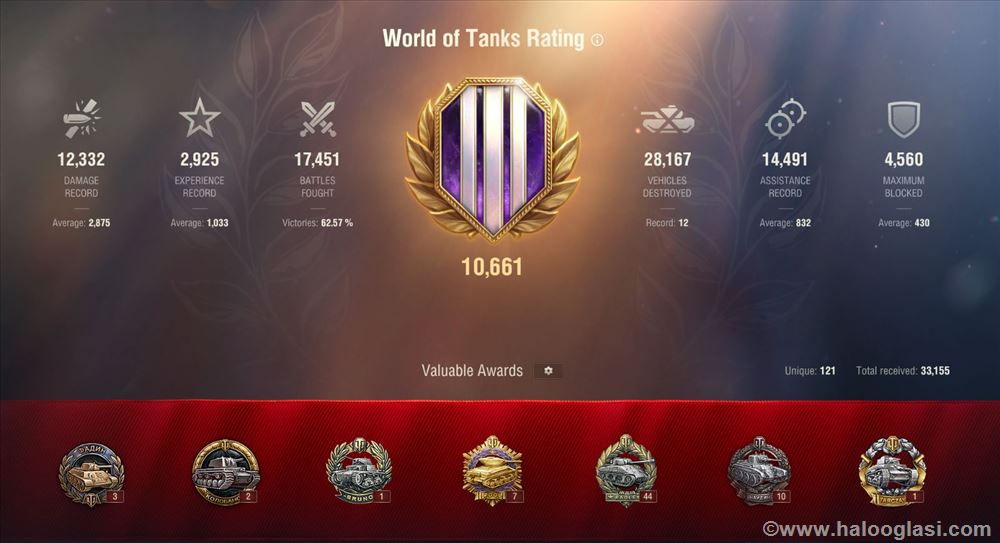
Task: Select the gold medal with count 7
Action: pyautogui.click(x=492, y=470)
